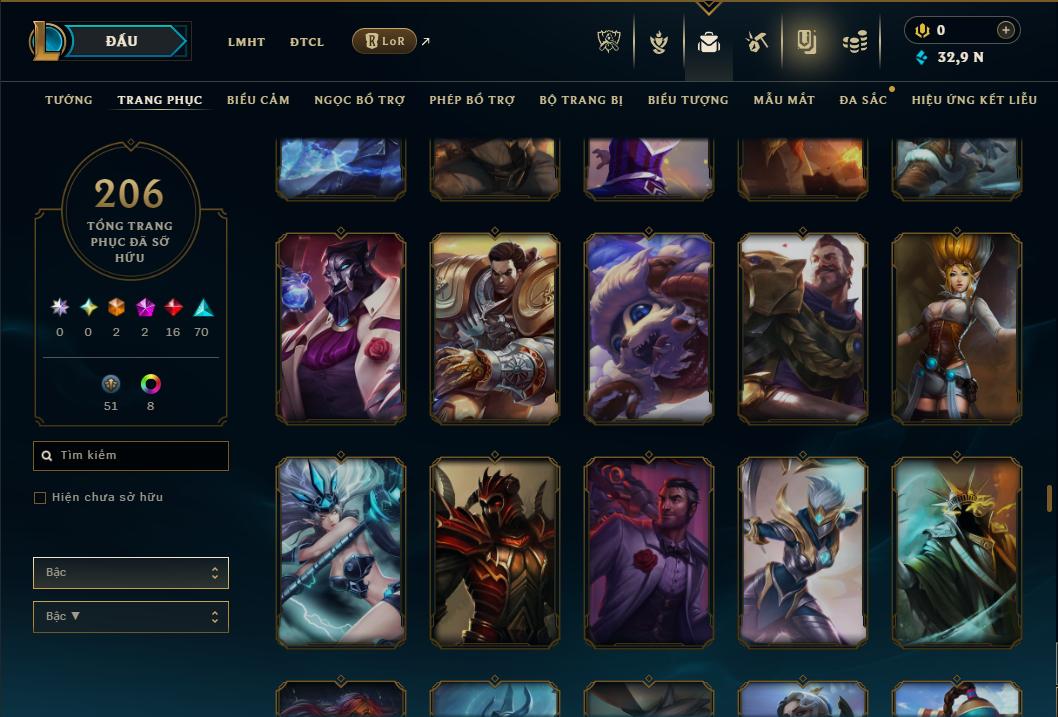Image resolution: width=1058 pixels, height=717 pixels.
Task: Open the TƯỚNG collection tab
Action: [x=69, y=100]
